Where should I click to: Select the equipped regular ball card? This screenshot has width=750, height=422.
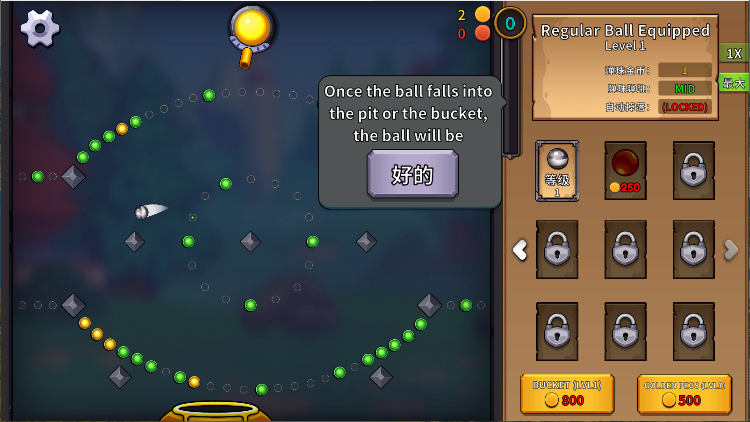(x=557, y=170)
